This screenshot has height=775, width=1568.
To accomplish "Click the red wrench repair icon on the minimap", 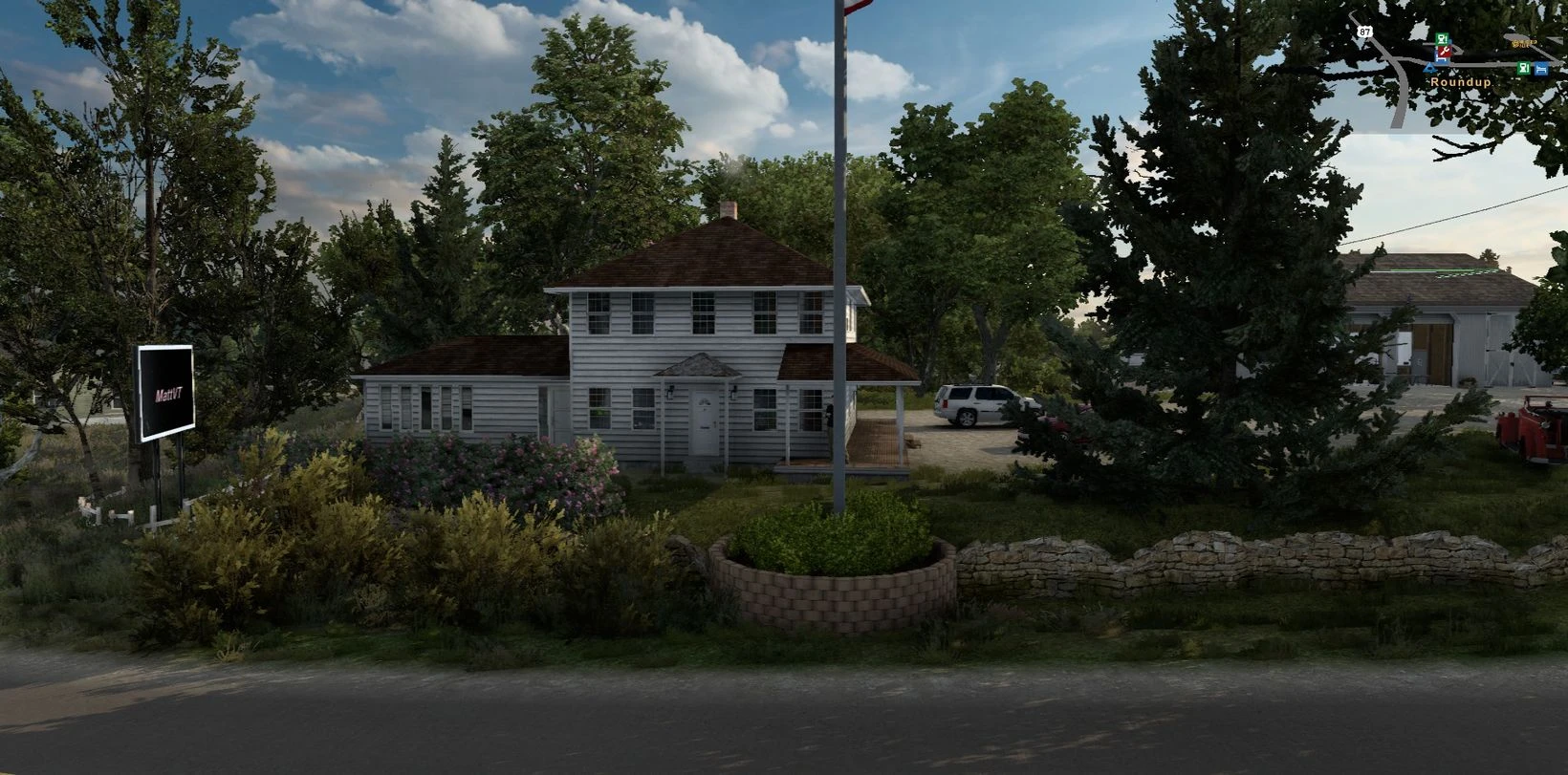I will pyautogui.click(x=1445, y=53).
